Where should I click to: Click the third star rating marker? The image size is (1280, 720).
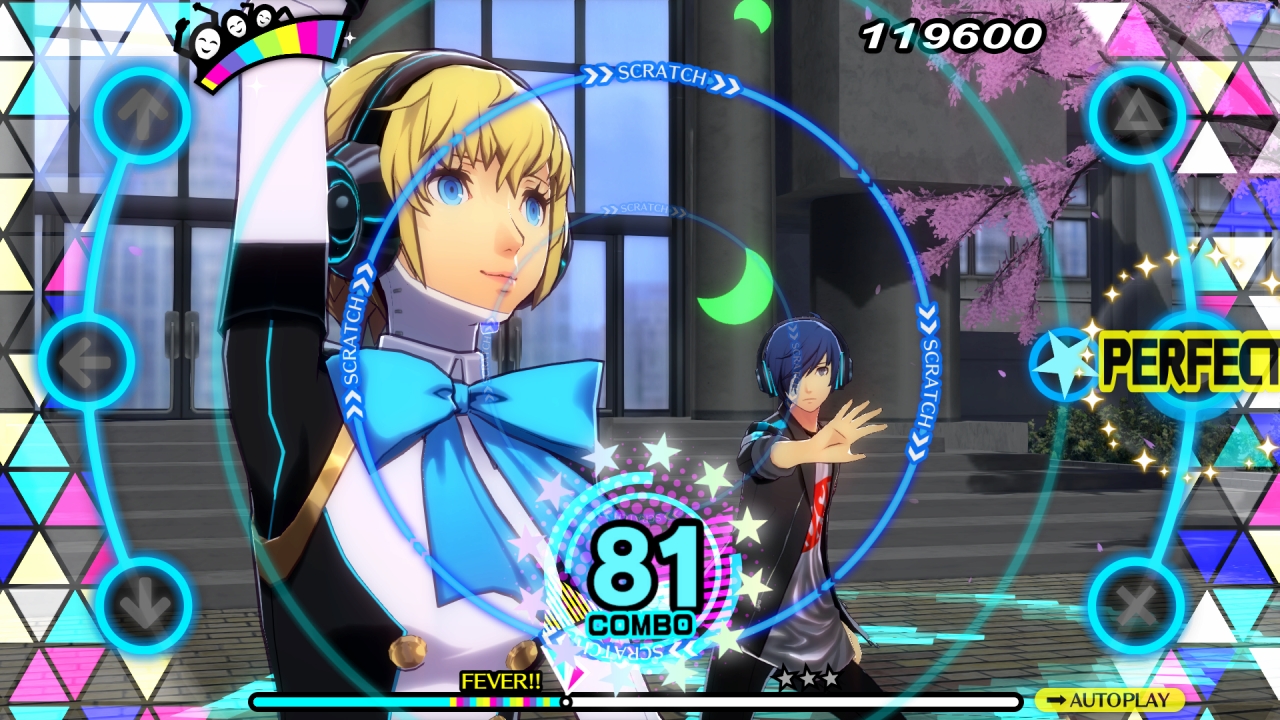(830, 676)
